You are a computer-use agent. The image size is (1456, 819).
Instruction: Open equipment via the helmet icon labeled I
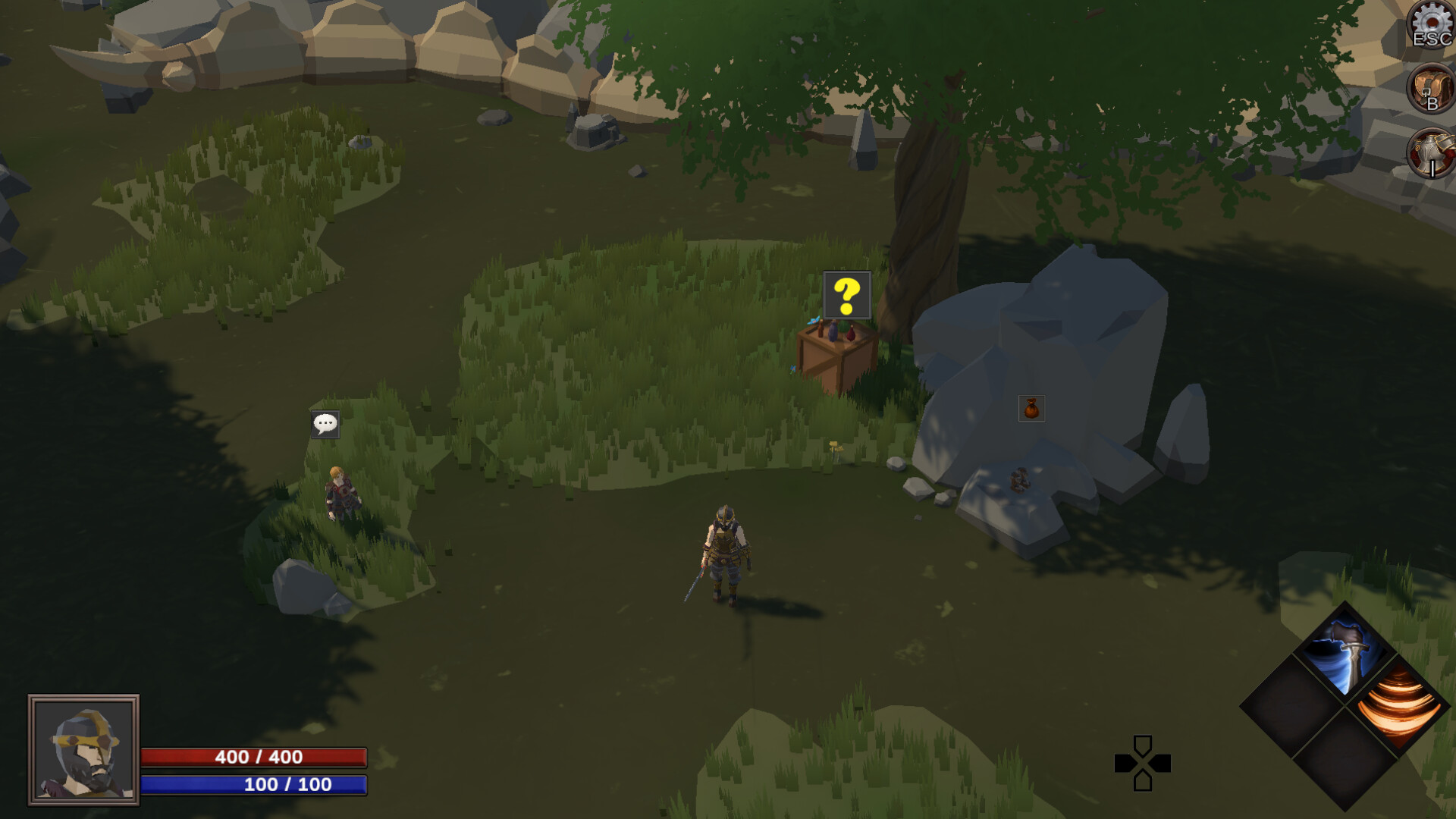click(x=1429, y=152)
